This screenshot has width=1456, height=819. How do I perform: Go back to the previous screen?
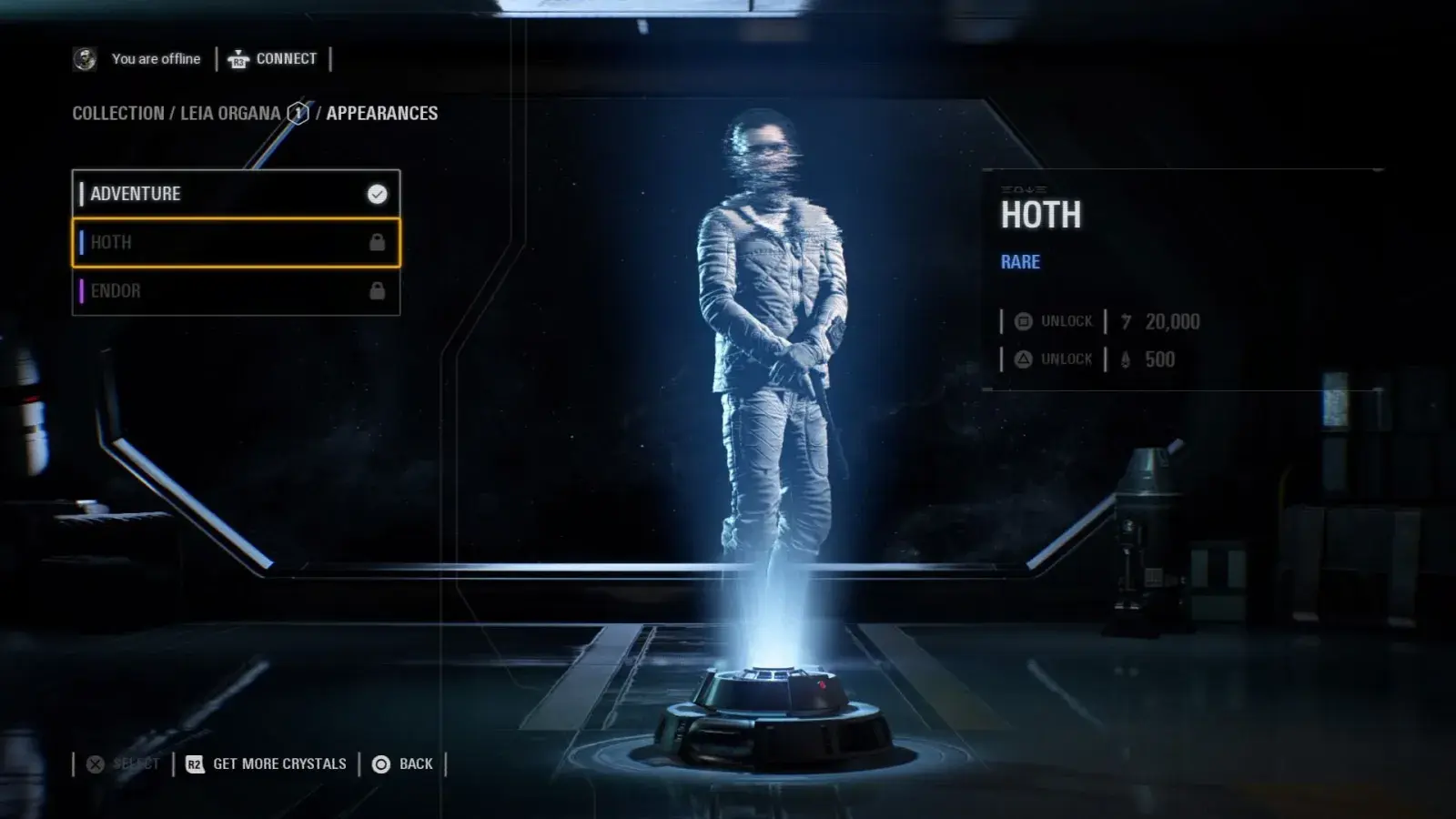[x=403, y=764]
